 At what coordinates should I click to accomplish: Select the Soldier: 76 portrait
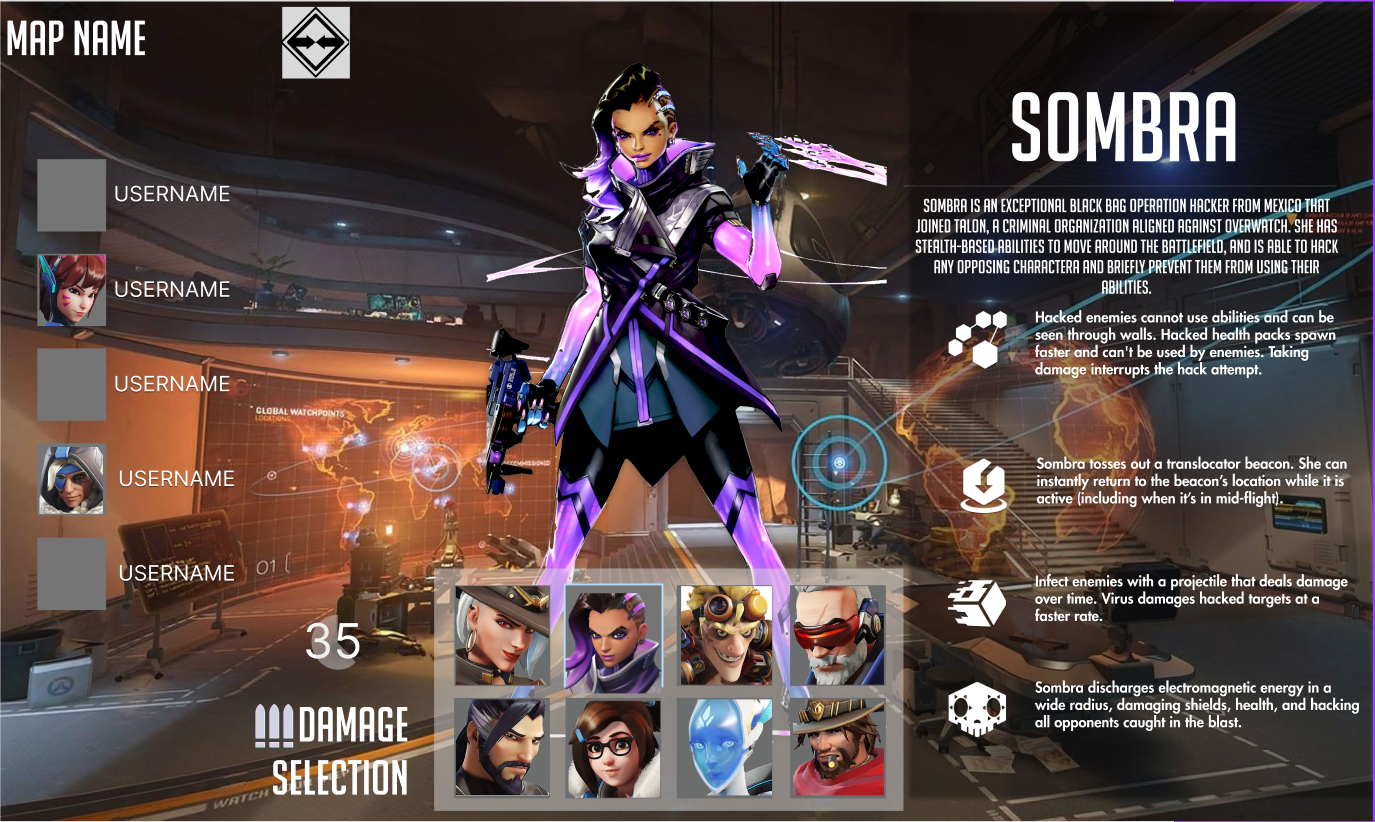(838, 634)
